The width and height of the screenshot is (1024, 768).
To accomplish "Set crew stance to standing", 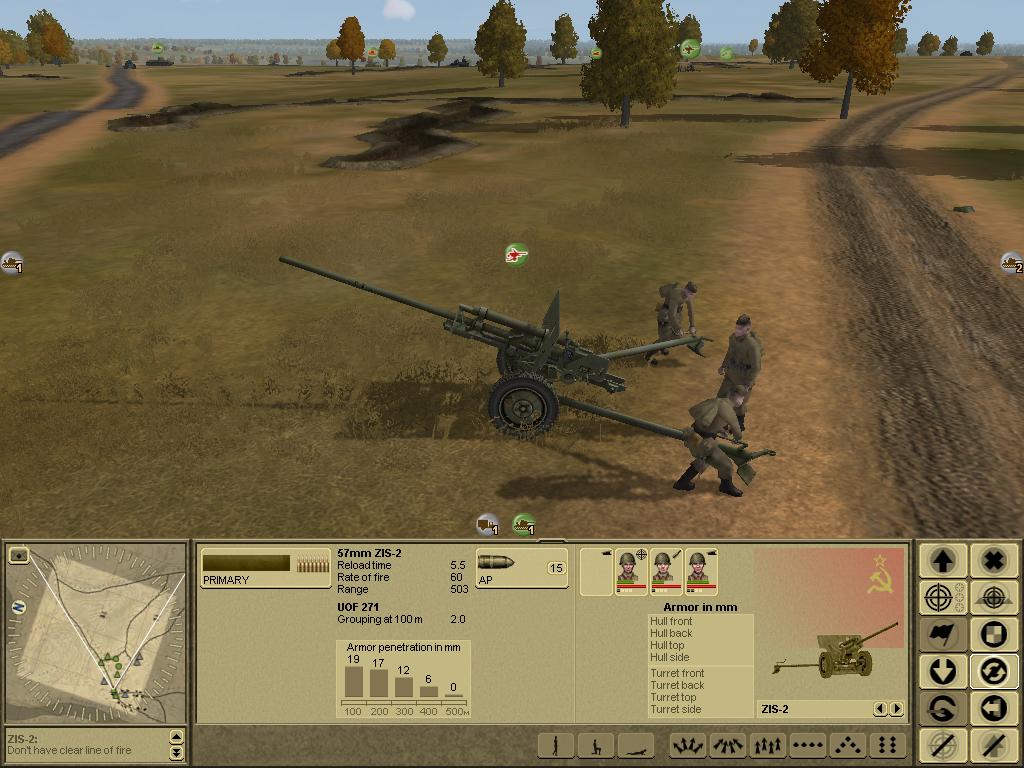I will (557, 745).
